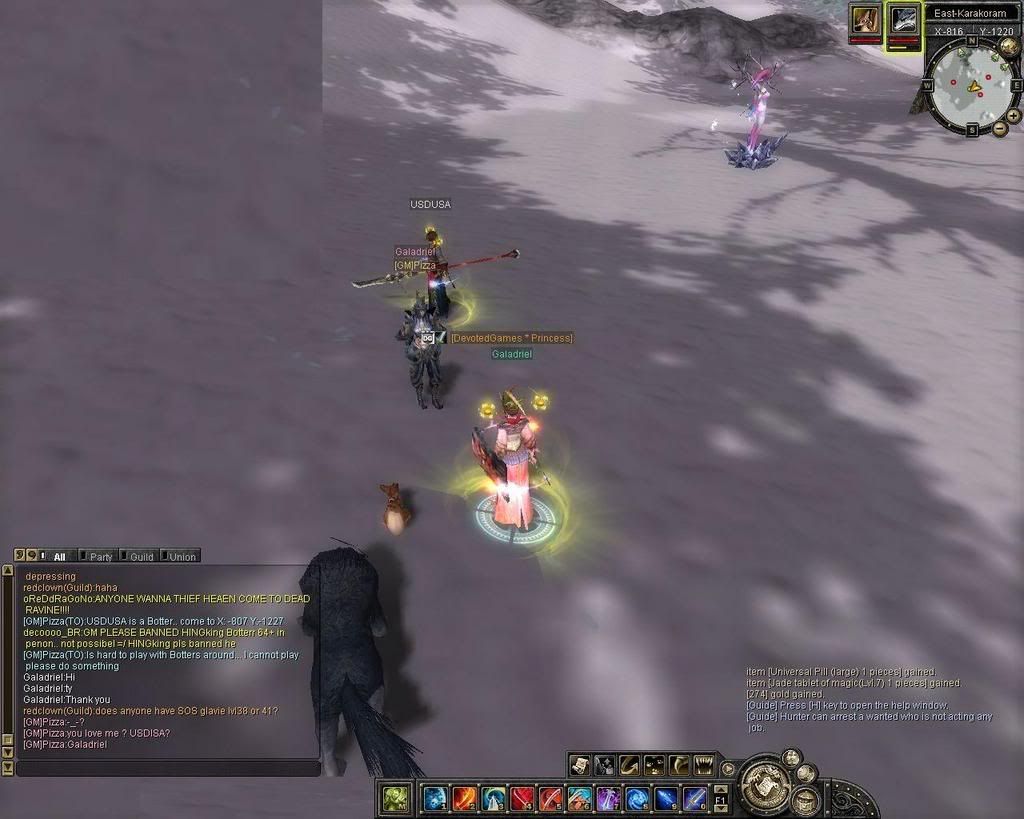Use the blue swirl skill in slot 8
Viewport: 1024px width, 819px height.
coord(637,798)
